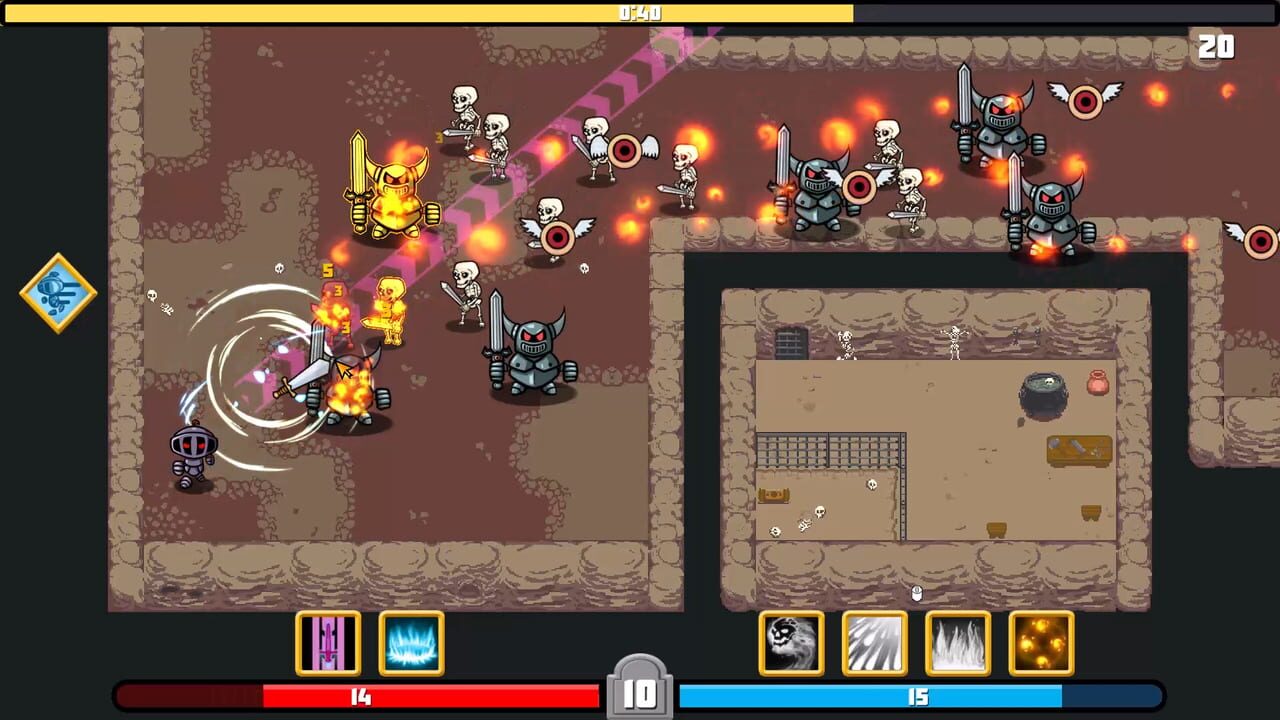The height and width of the screenshot is (720, 1280).
Task: Click the wave counter showing 20
Action: 1215,47
